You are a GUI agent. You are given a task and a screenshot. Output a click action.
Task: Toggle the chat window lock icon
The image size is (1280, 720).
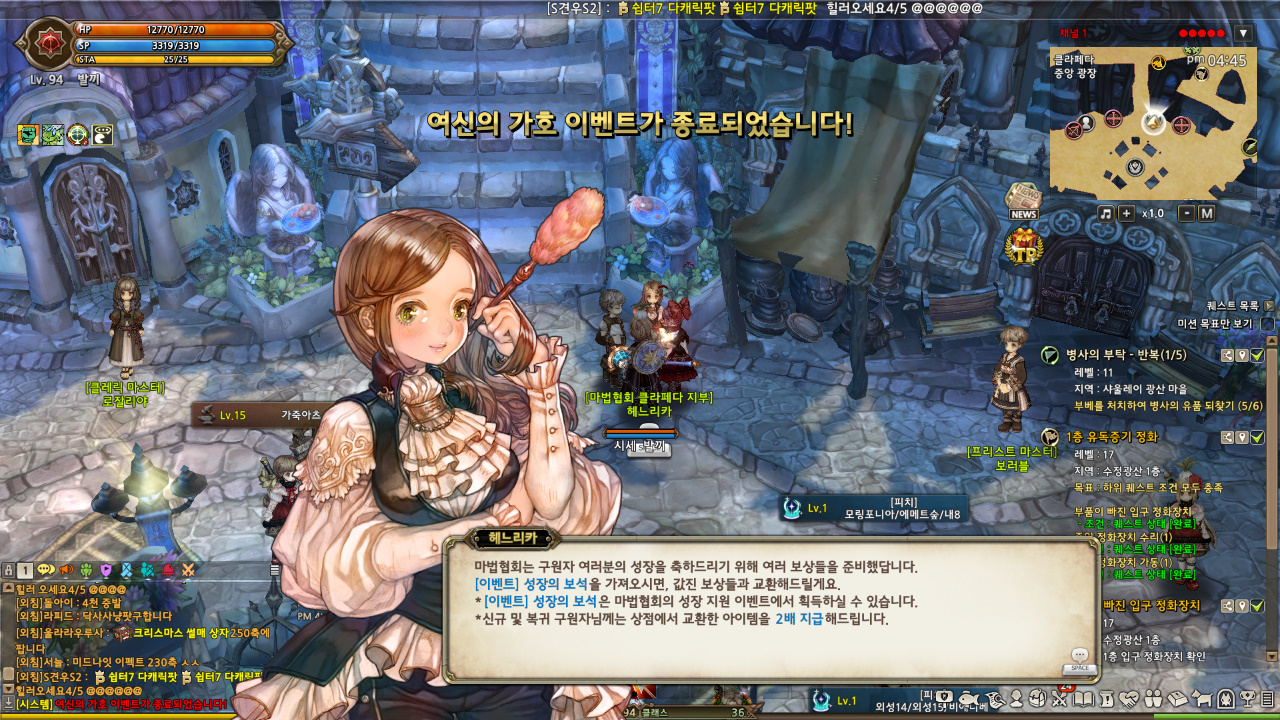click(x=8, y=570)
